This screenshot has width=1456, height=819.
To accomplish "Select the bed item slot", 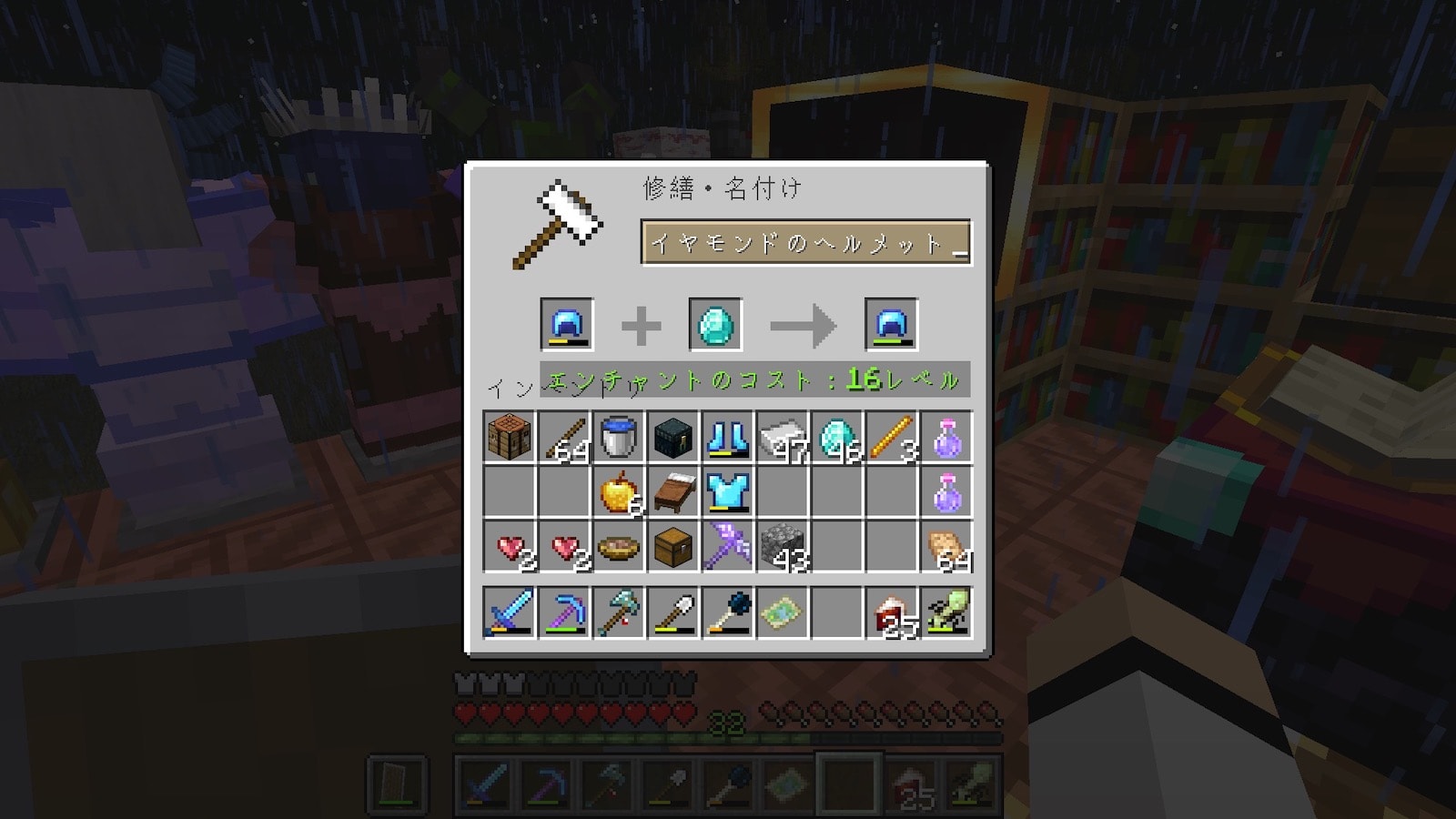I will click(673, 492).
